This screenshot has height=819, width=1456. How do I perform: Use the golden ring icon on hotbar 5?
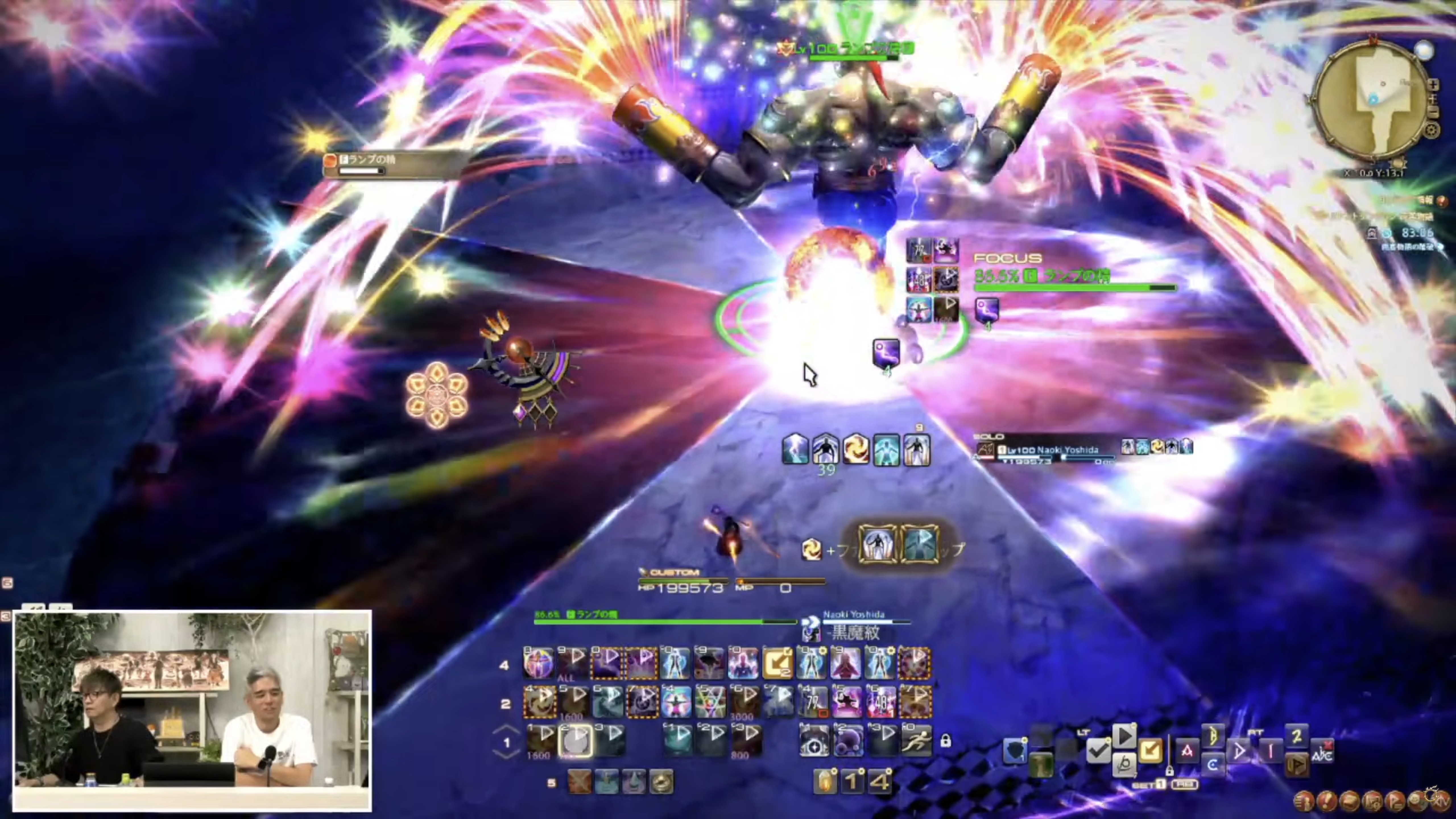[x=661, y=782]
